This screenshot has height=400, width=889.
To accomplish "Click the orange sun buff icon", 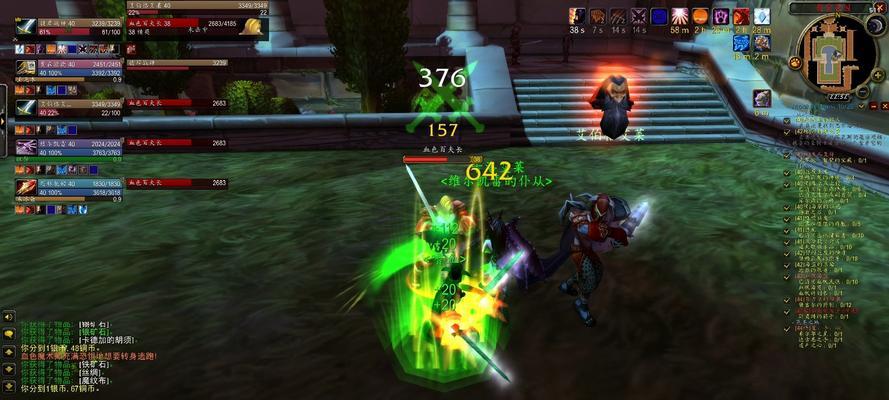I will point(700,16).
